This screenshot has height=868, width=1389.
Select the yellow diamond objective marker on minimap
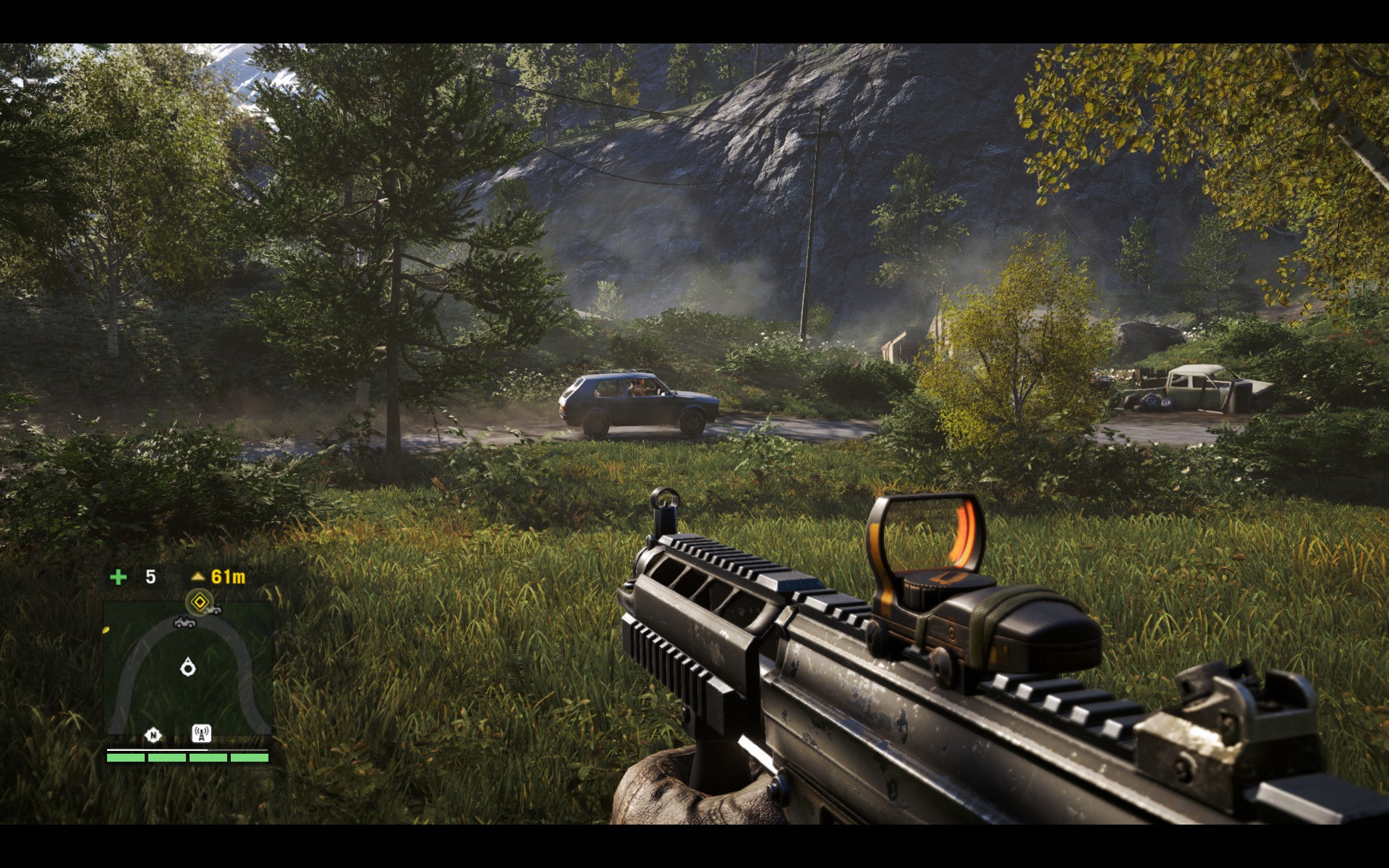199,600
